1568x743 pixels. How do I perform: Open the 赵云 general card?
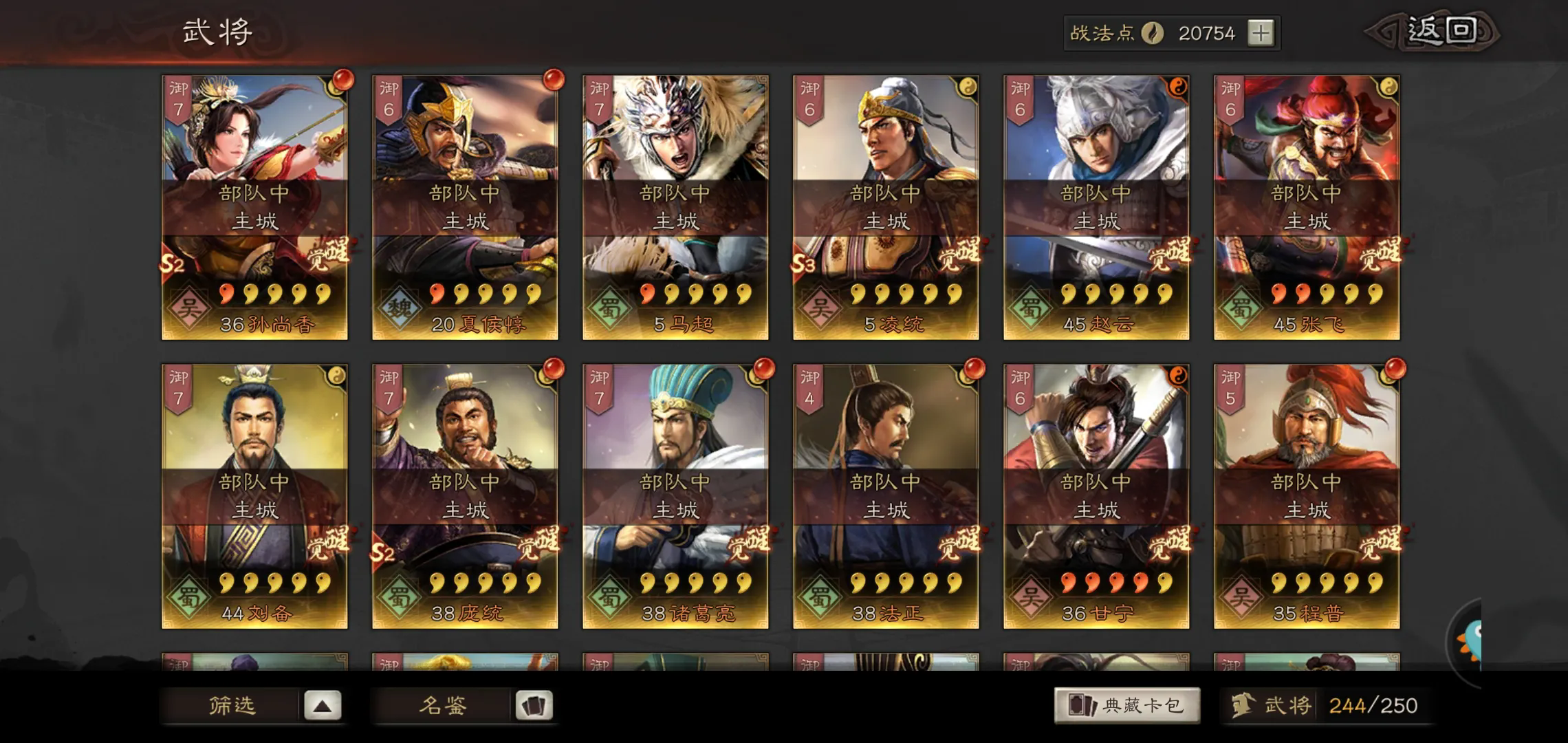pyautogui.click(x=1096, y=206)
